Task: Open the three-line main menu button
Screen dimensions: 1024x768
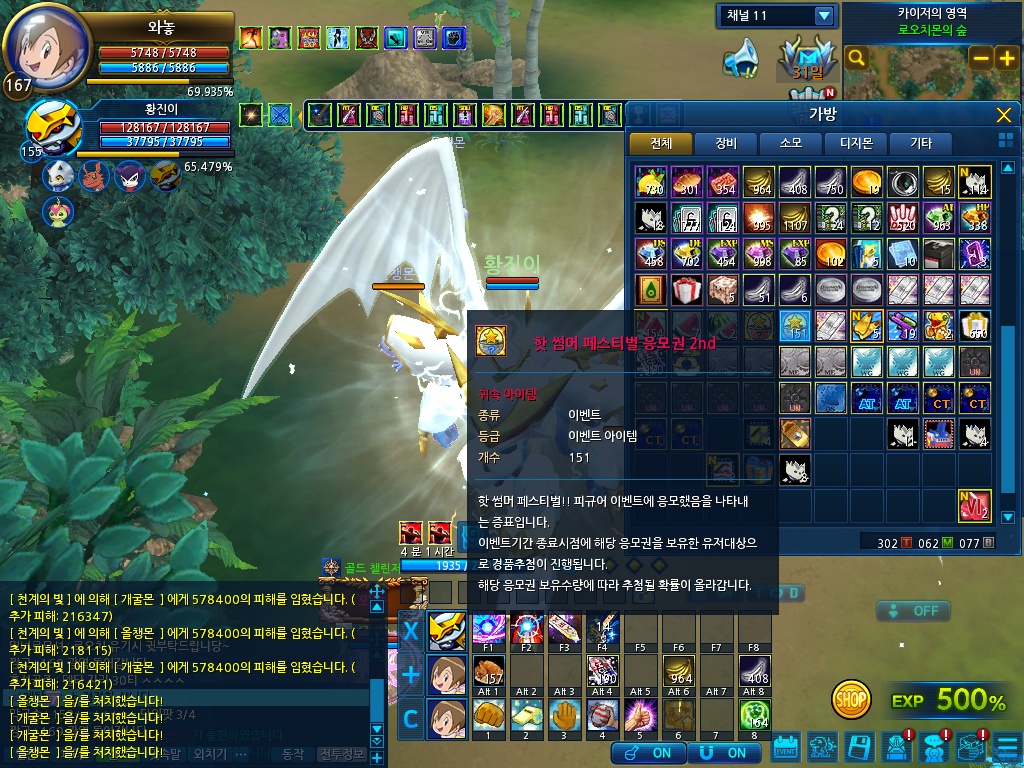Action: coord(1006,747)
